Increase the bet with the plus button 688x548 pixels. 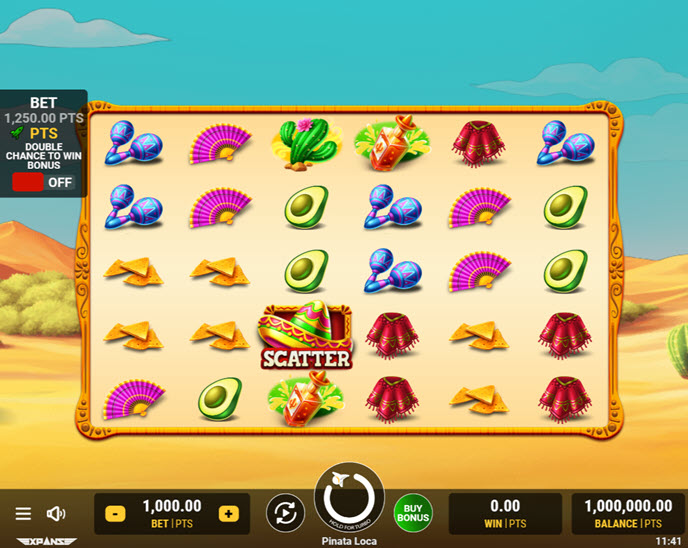[x=229, y=513]
